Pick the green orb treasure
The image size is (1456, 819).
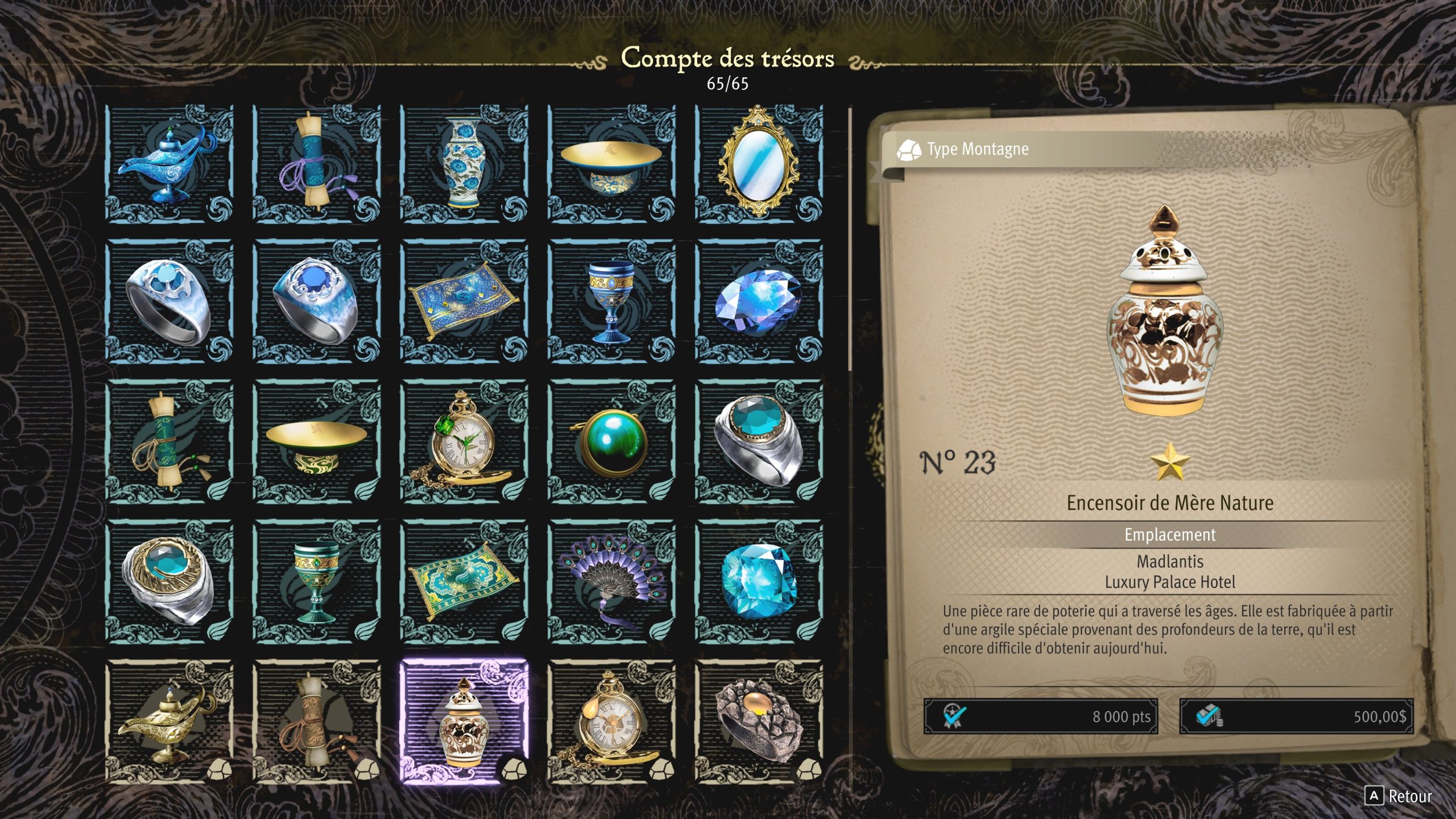pos(611,441)
